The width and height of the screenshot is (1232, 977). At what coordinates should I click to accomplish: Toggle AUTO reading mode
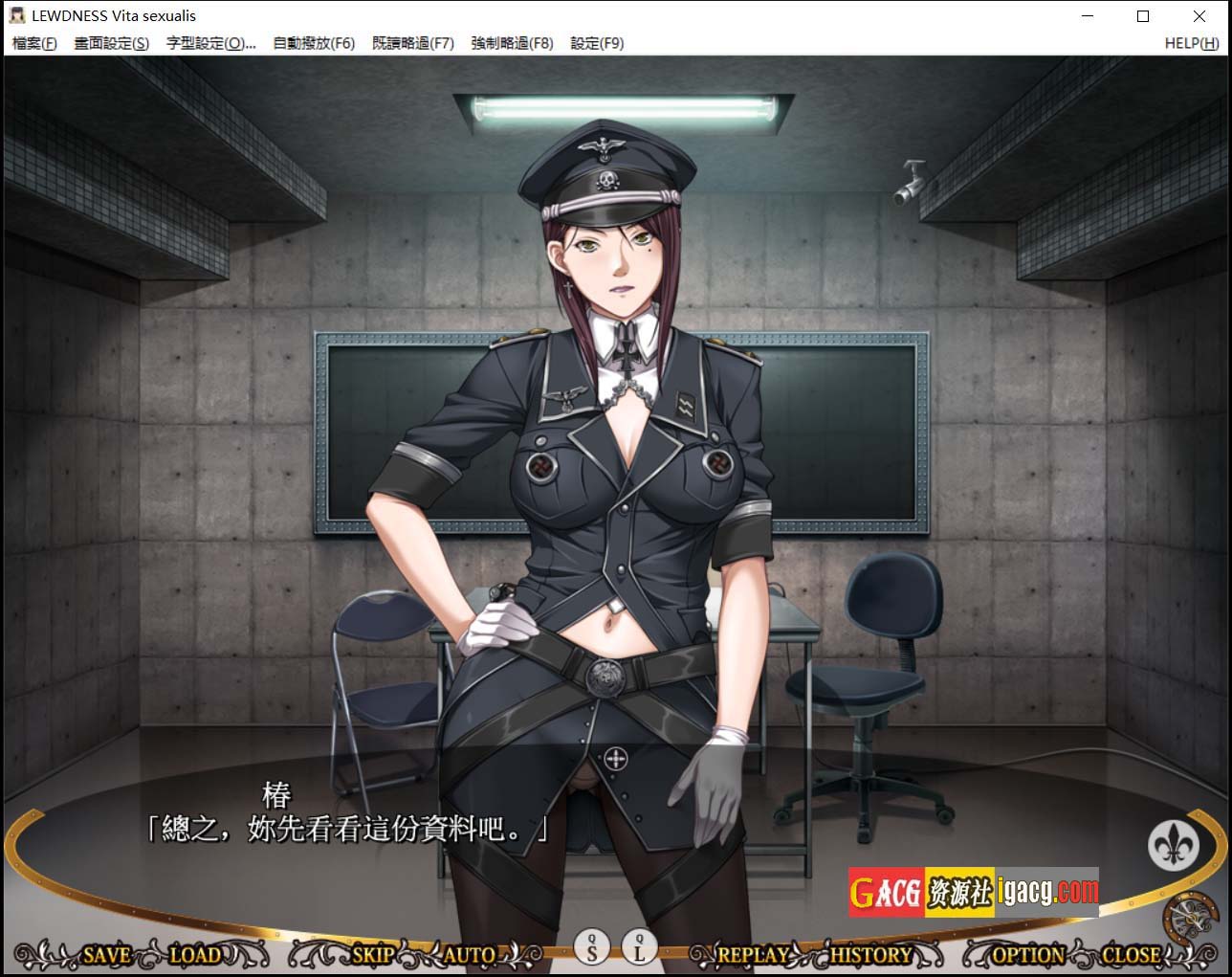470,954
